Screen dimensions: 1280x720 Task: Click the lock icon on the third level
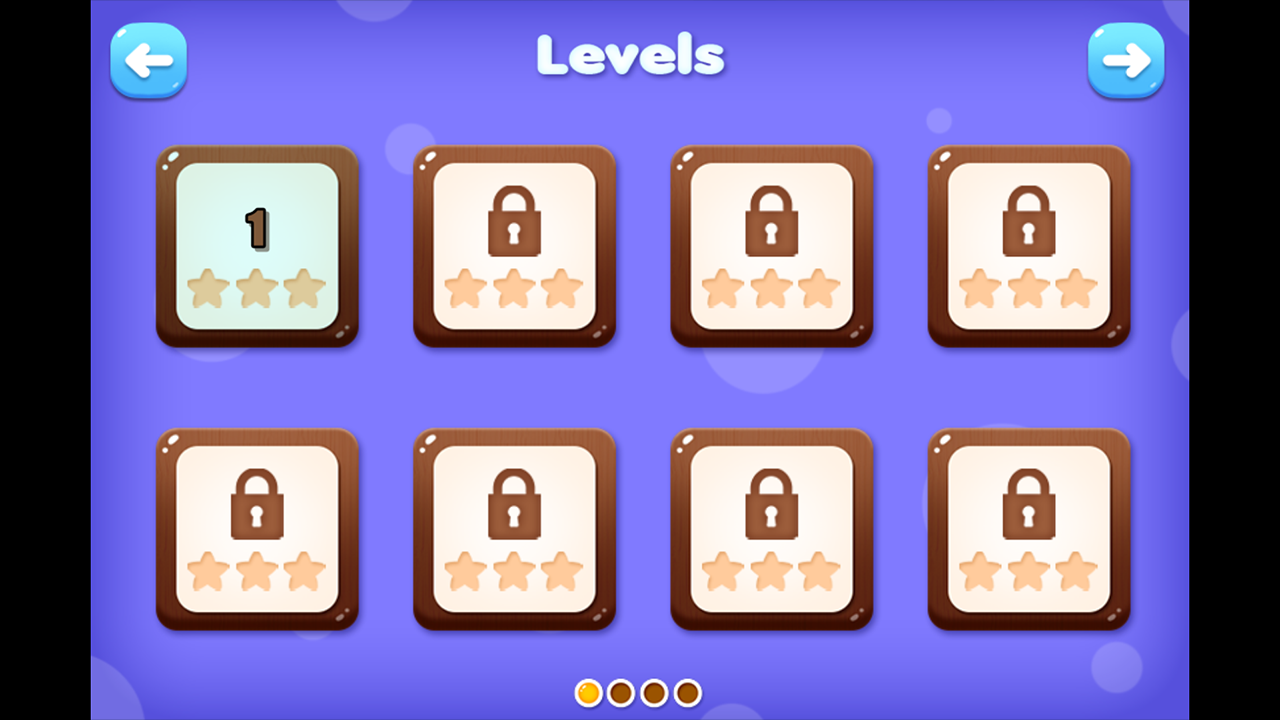771,222
